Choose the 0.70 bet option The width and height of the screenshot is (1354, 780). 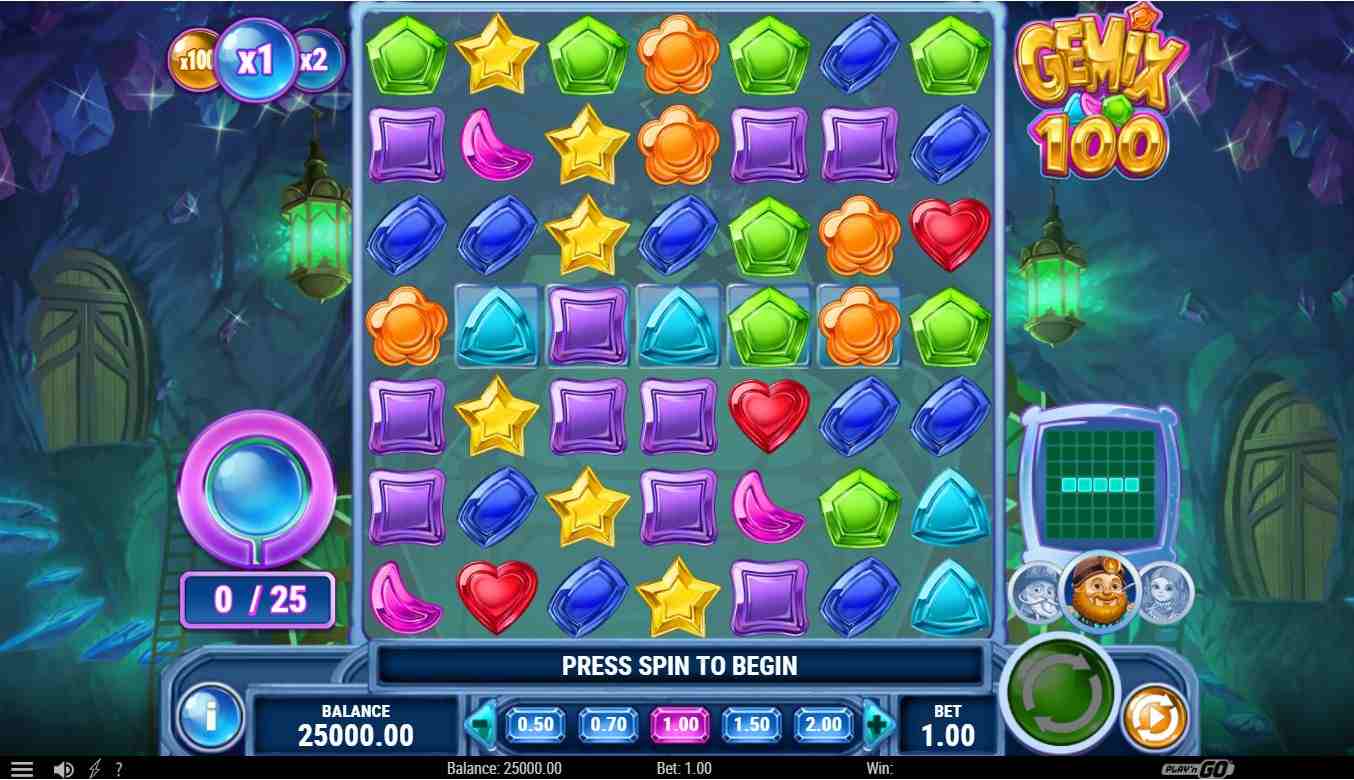click(608, 725)
